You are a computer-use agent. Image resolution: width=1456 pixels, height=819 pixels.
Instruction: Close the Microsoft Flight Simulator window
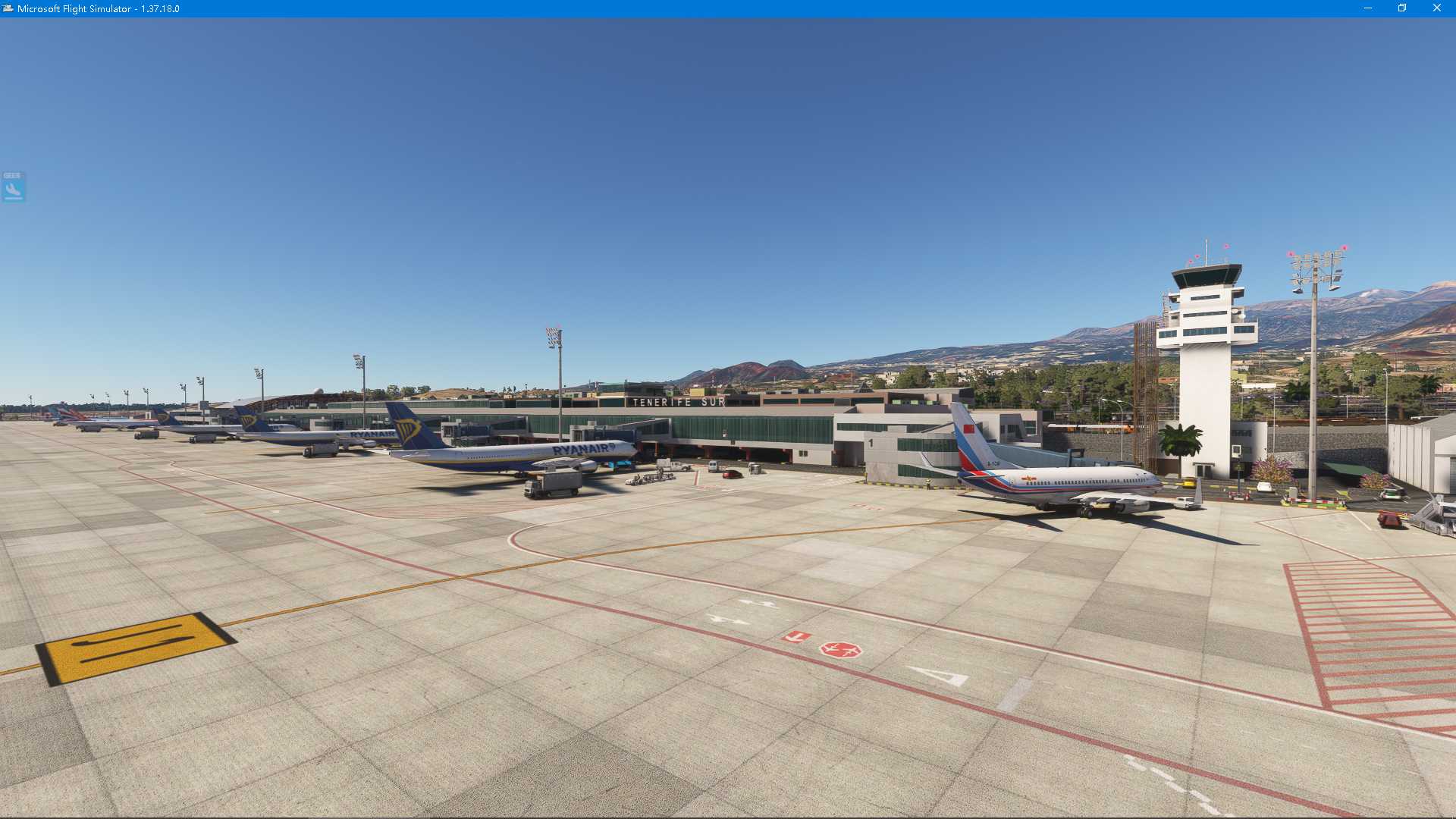[x=1436, y=8]
